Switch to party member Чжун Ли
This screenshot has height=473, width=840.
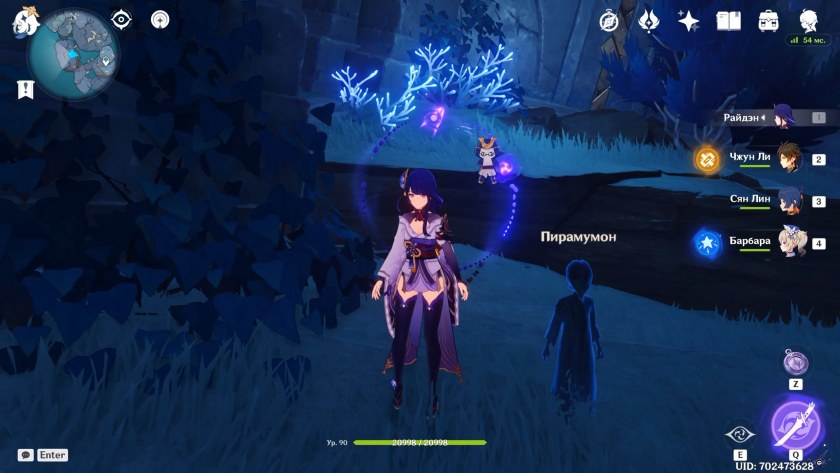[x=790, y=158]
